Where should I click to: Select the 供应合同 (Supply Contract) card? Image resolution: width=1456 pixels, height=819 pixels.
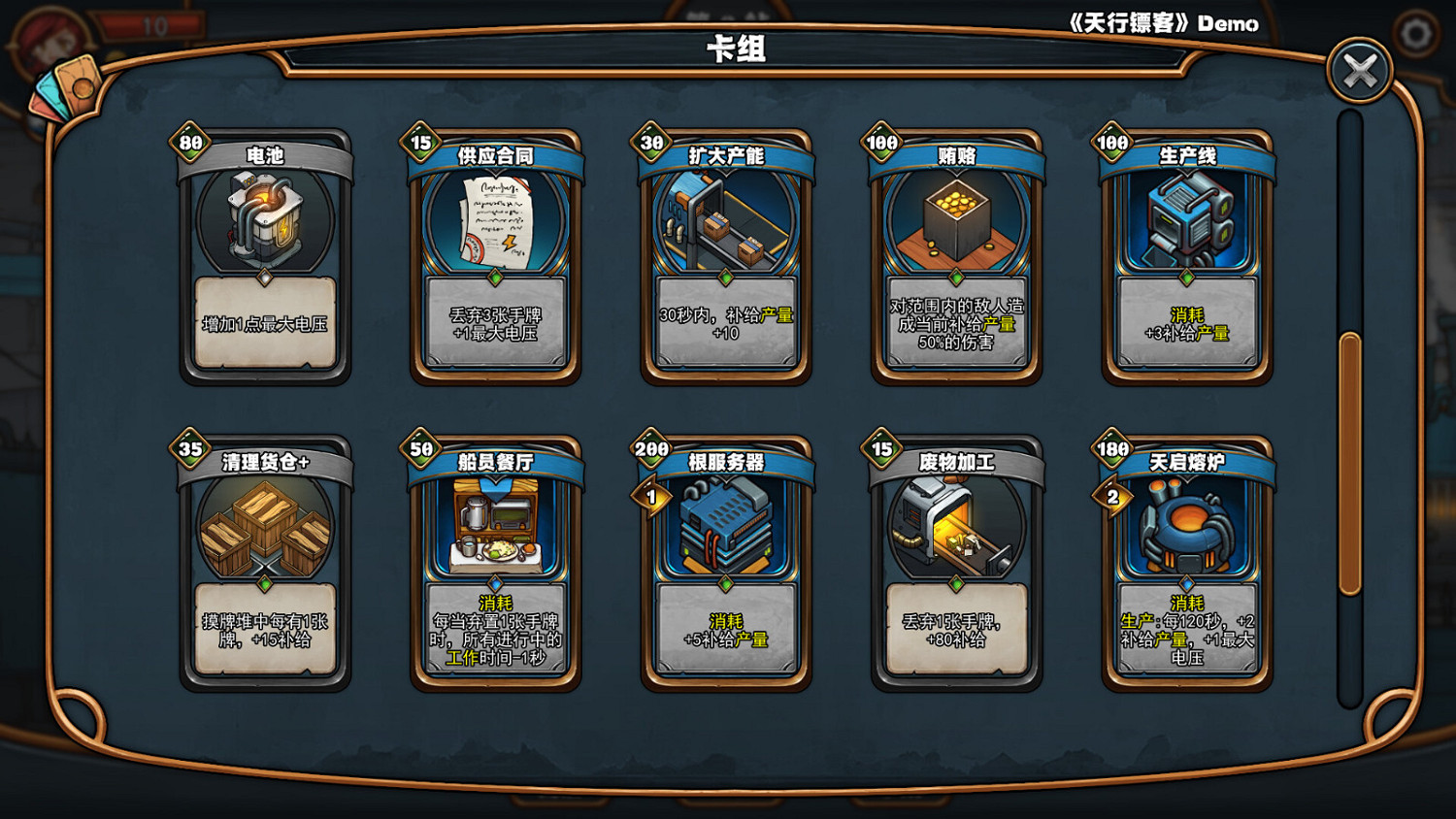click(x=496, y=257)
